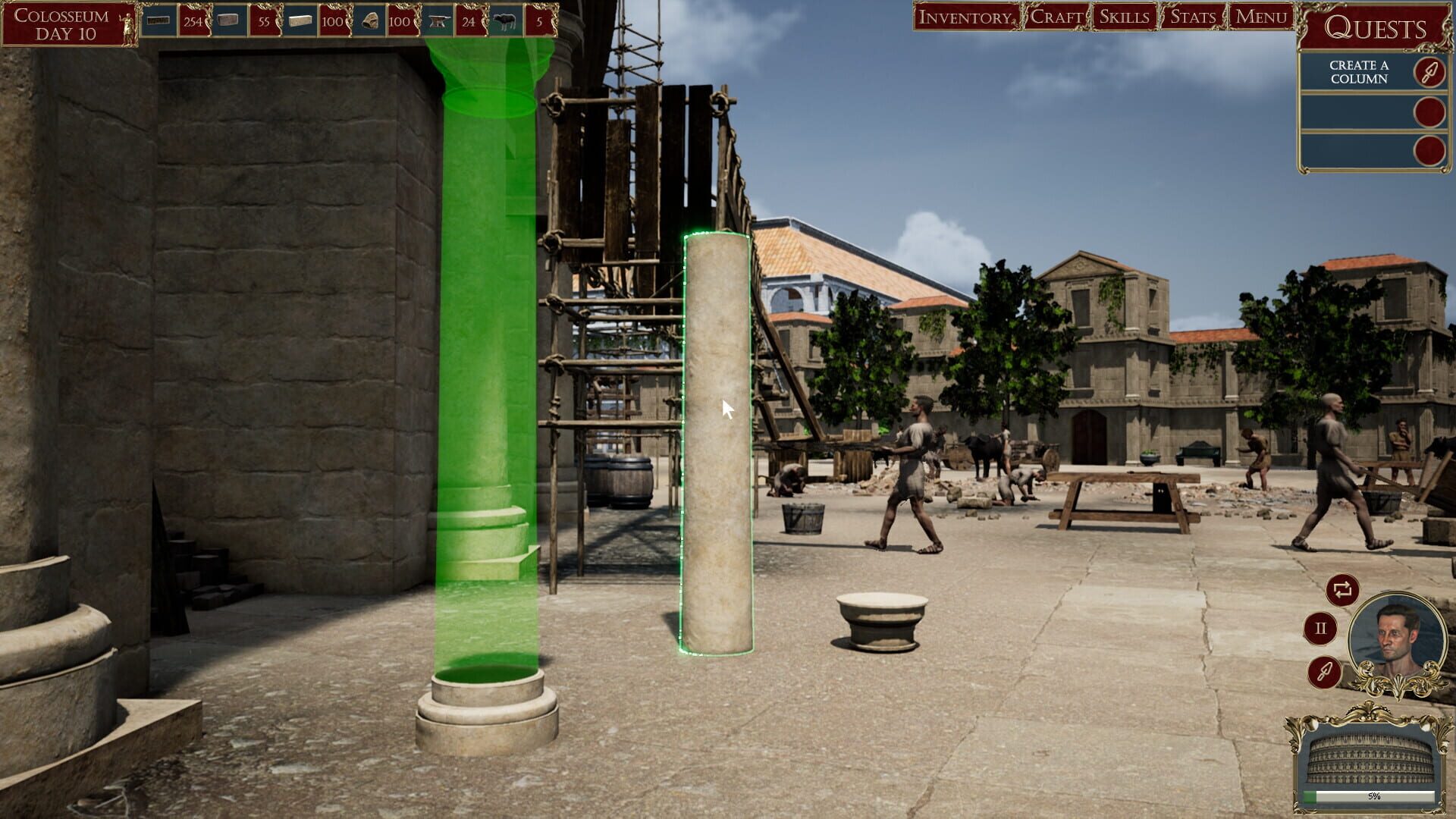
Task: Open the Skills menu
Action: point(1124,15)
